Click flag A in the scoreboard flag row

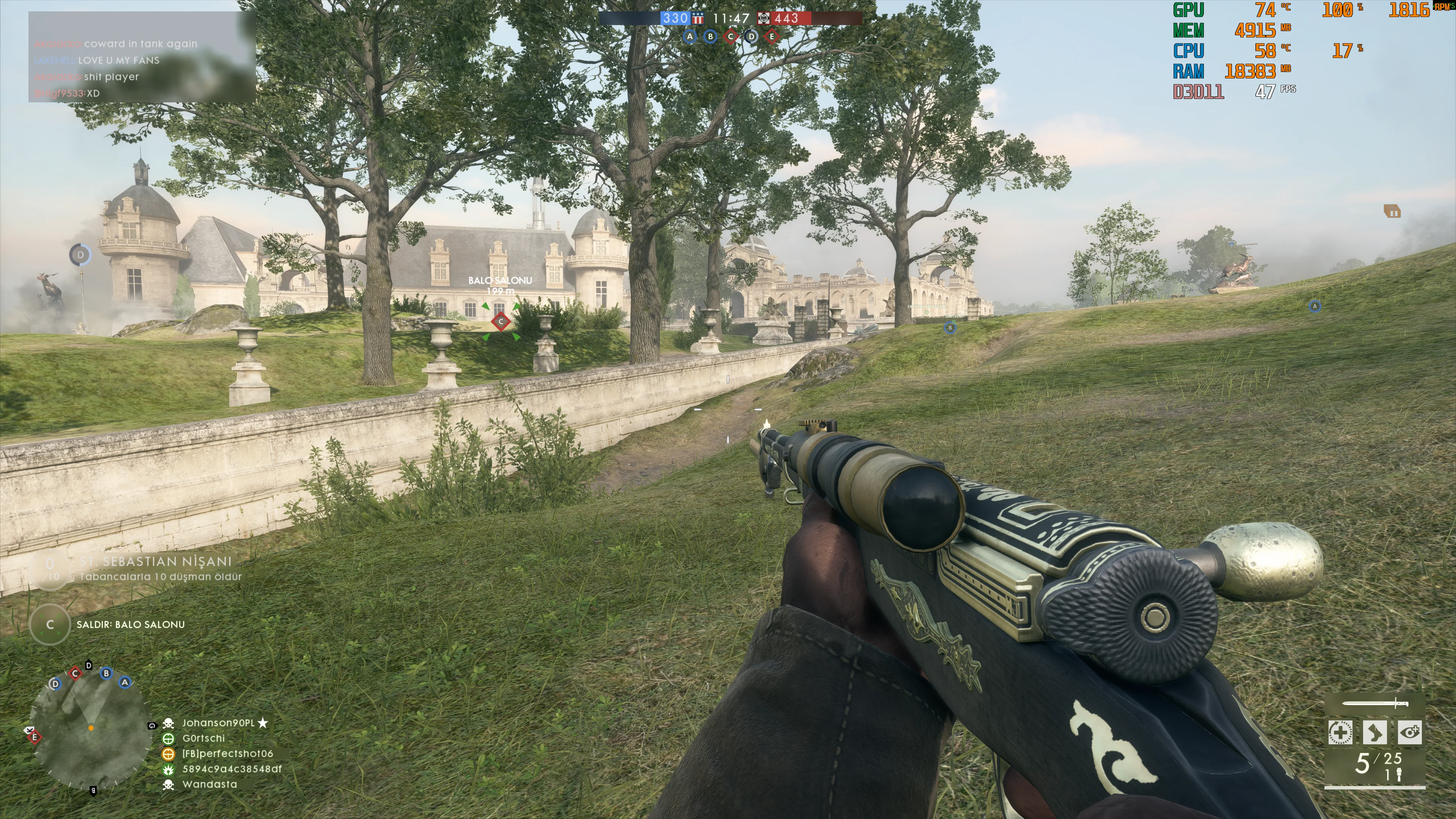[x=690, y=37]
